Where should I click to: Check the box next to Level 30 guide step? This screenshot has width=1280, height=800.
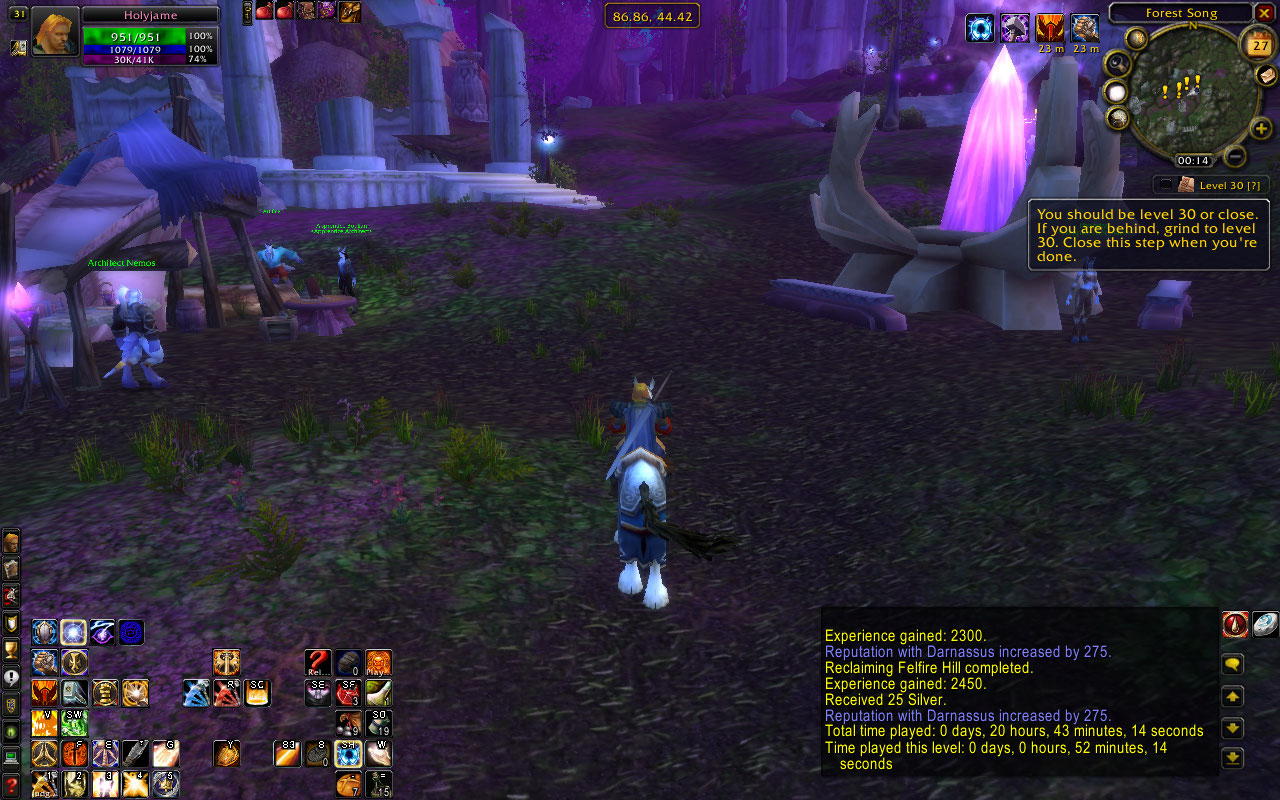[1168, 184]
